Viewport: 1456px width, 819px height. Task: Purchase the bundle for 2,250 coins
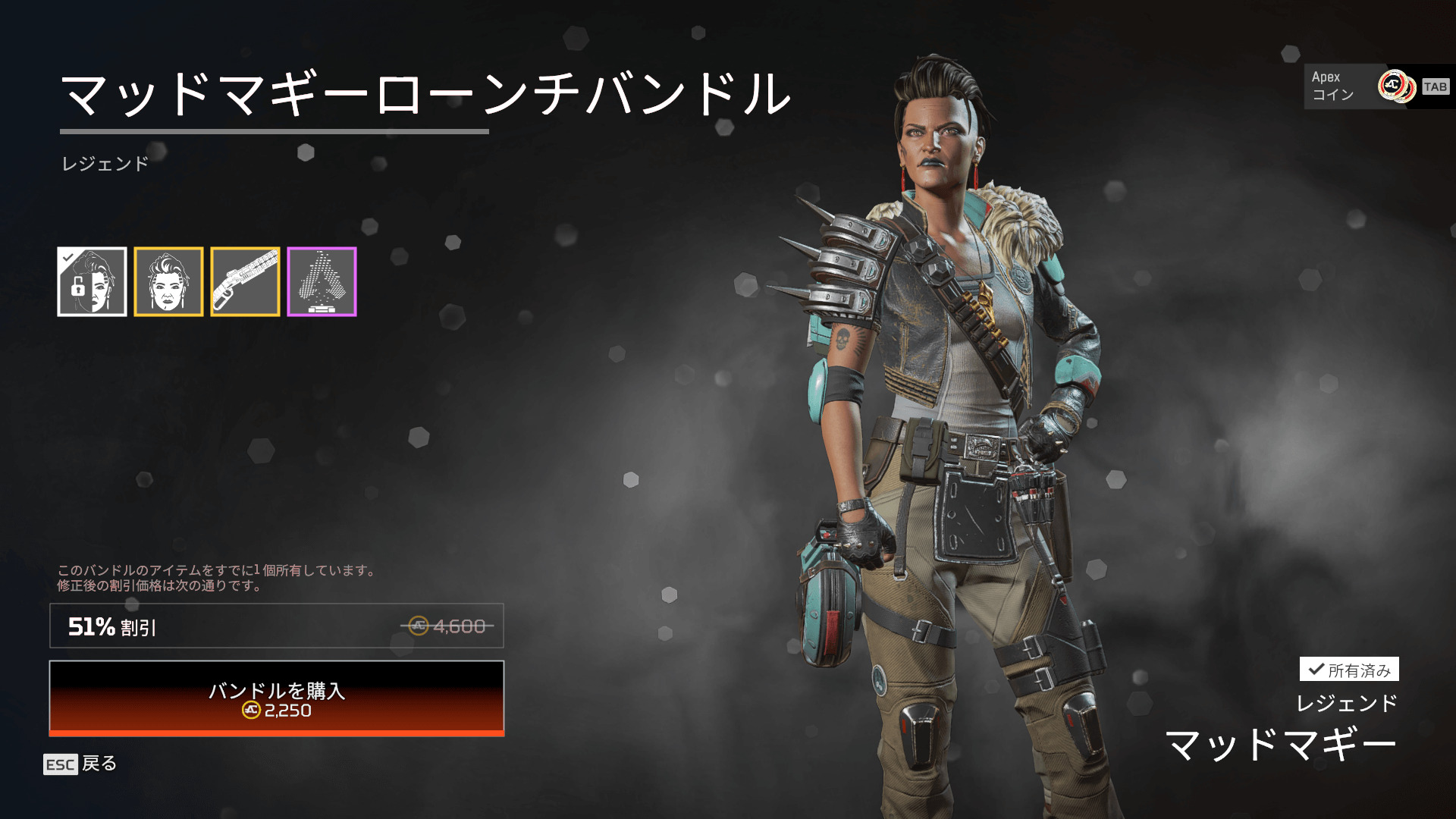(276, 698)
